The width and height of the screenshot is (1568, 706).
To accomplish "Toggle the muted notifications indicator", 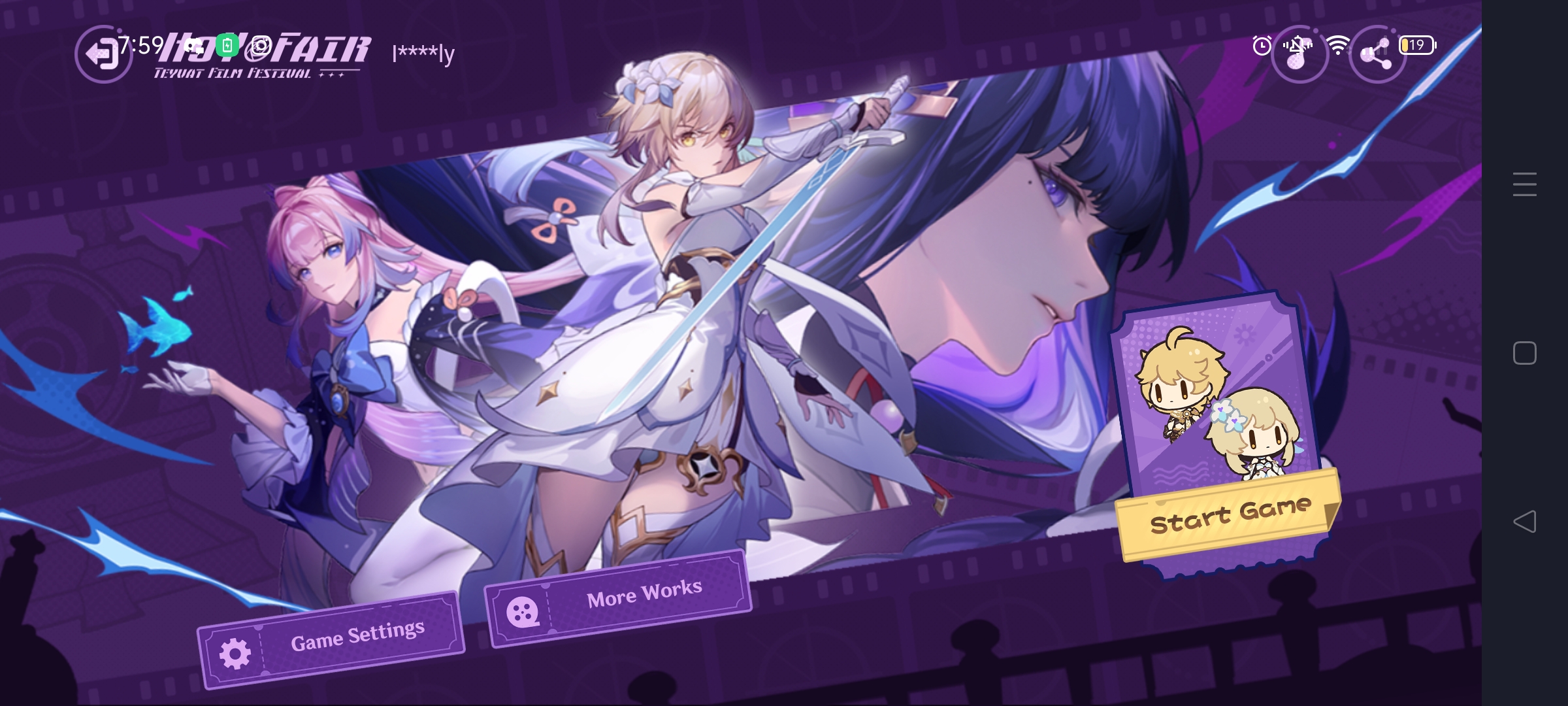I will 1299,45.
